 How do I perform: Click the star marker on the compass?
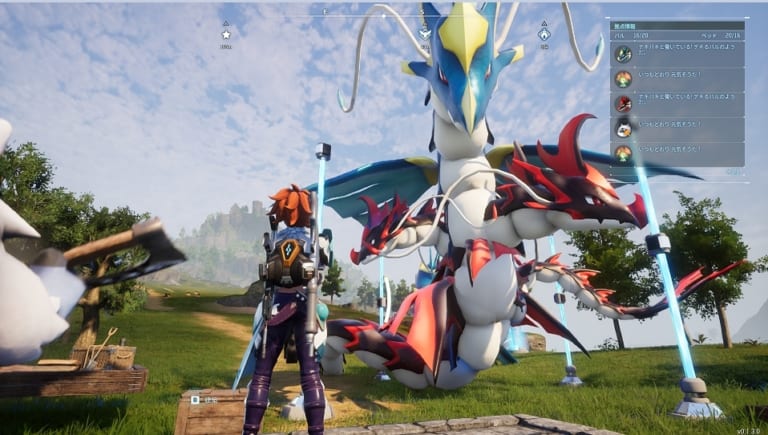[226, 34]
